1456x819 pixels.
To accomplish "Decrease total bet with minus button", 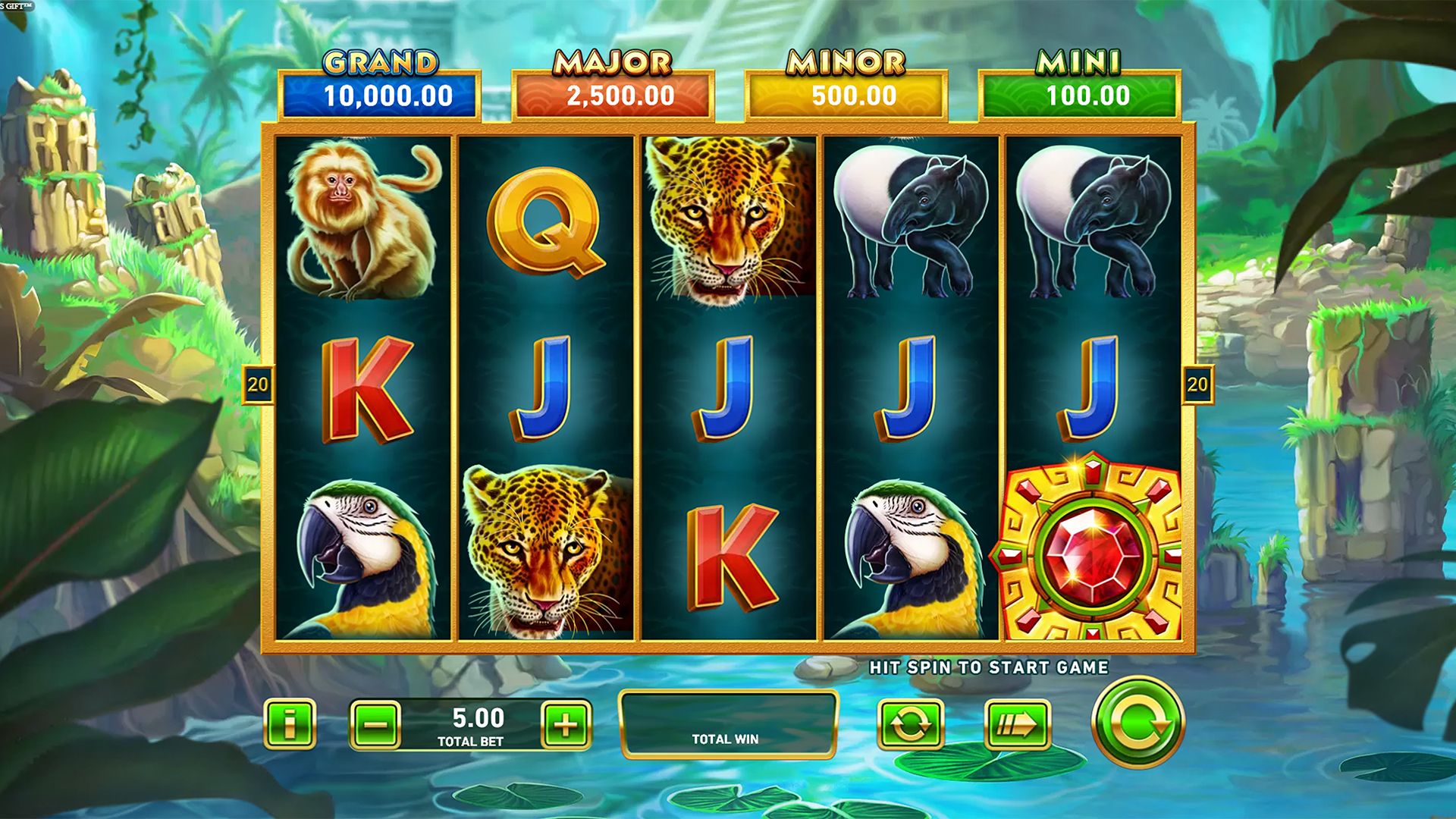I will tap(375, 726).
